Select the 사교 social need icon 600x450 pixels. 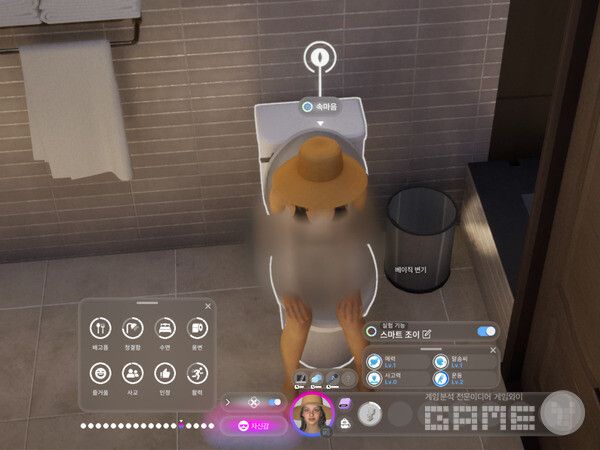pos(132,373)
